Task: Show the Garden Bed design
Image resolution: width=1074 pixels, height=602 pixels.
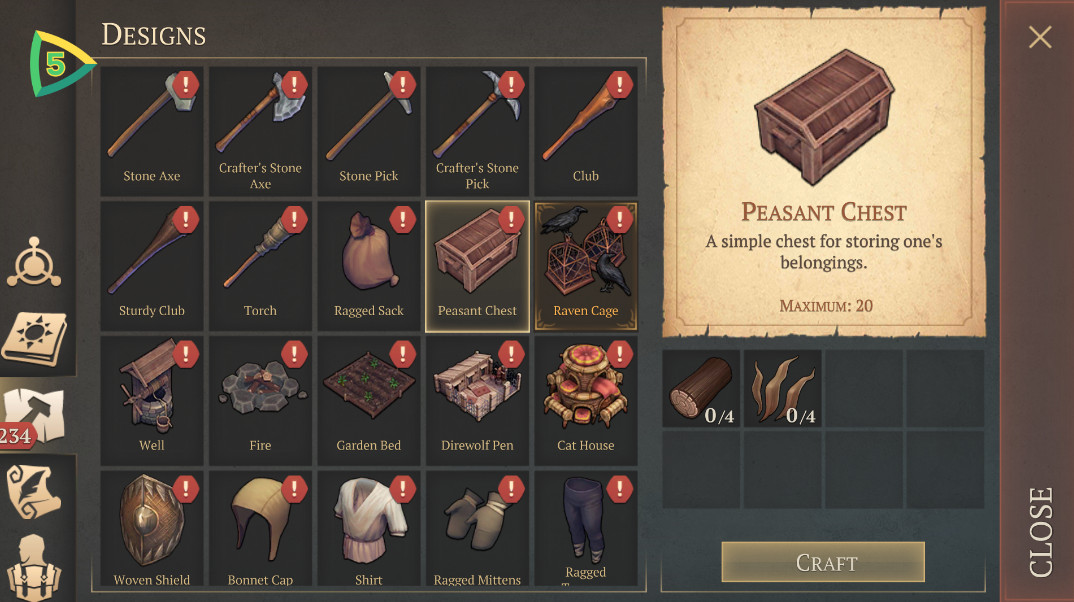Action: (x=369, y=401)
